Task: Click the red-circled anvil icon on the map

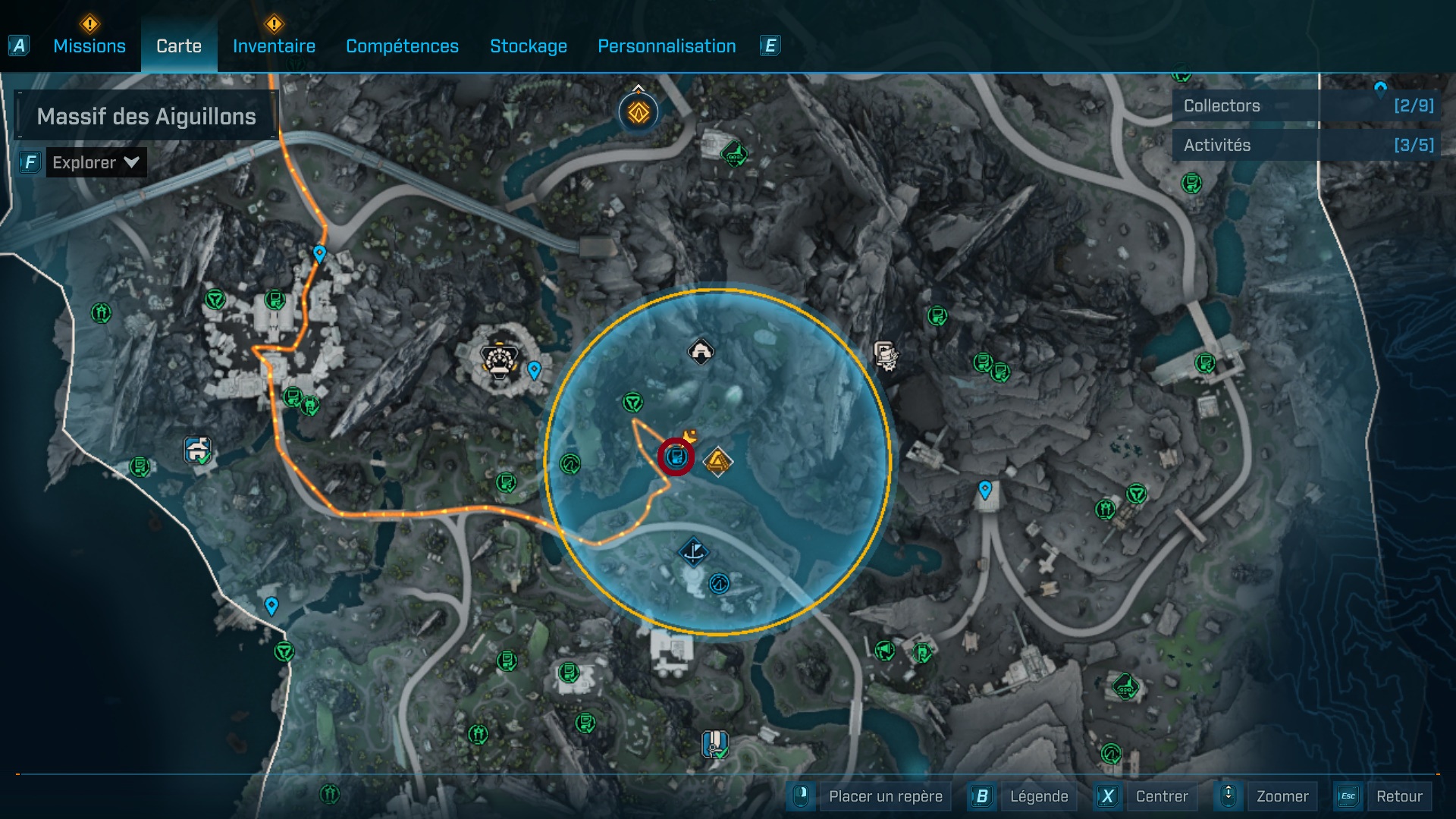Action: tap(677, 456)
